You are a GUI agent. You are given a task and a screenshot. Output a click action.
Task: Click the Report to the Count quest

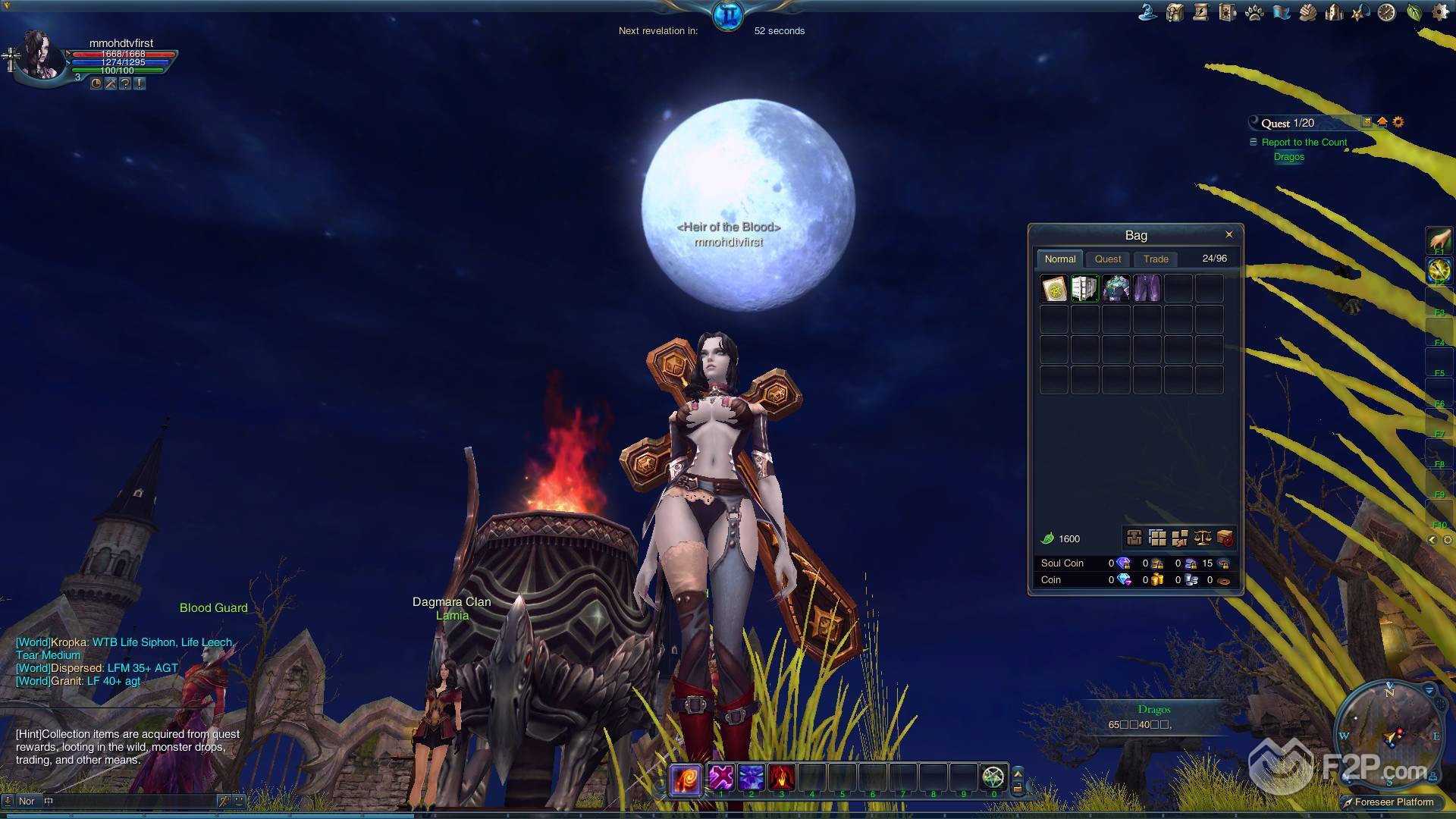1304,143
